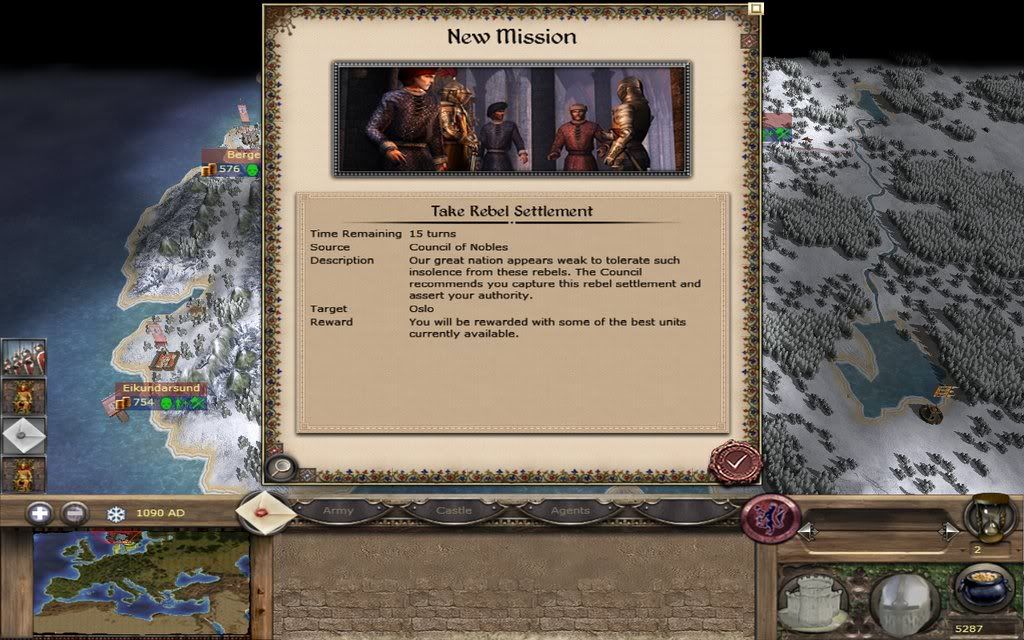
Task: Cycle to the previous item with left arrow
Action: pyautogui.click(x=806, y=532)
